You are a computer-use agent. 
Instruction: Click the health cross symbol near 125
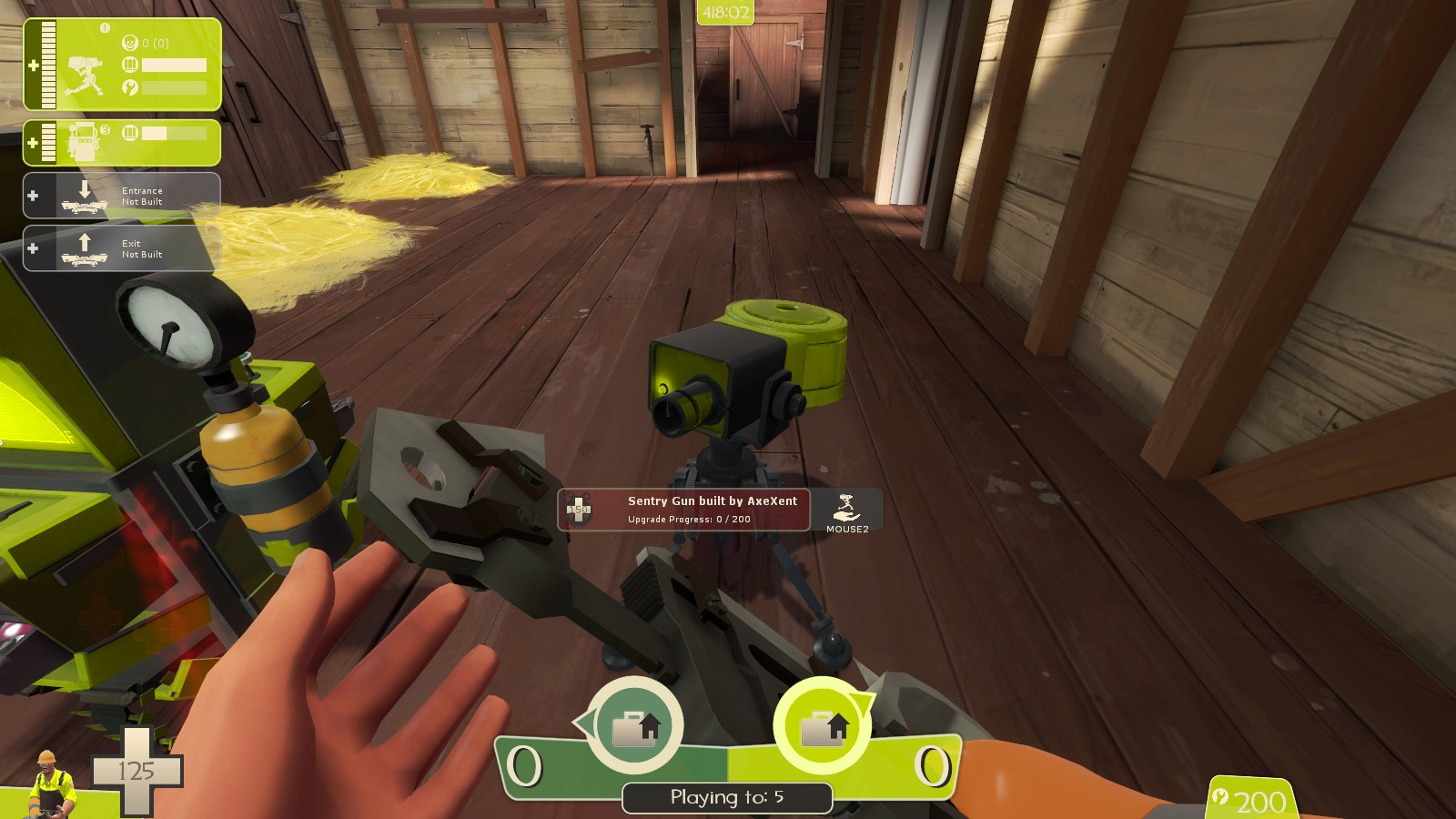coord(135,773)
